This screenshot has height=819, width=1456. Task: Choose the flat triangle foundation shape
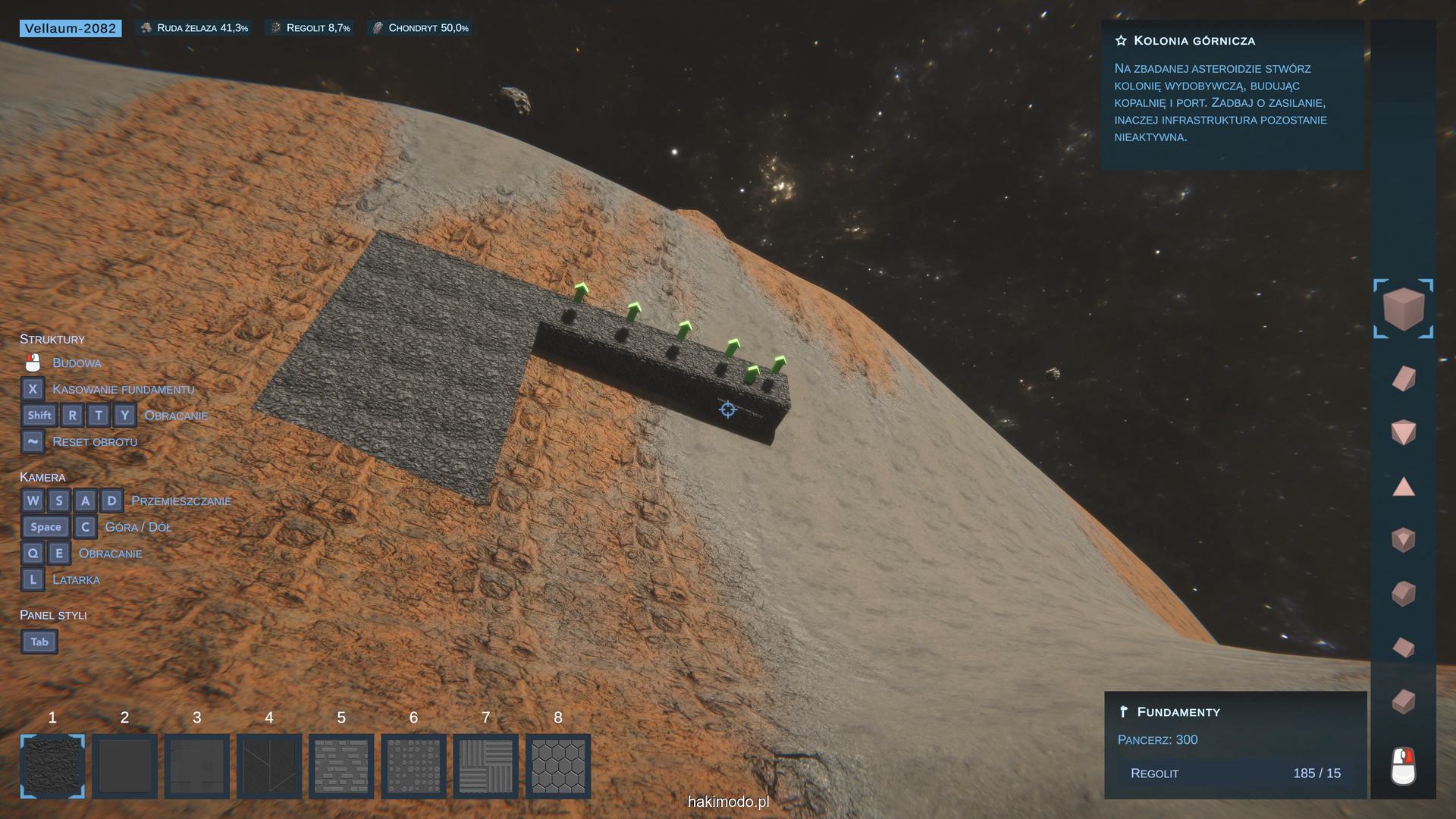[x=1404, y=487]
